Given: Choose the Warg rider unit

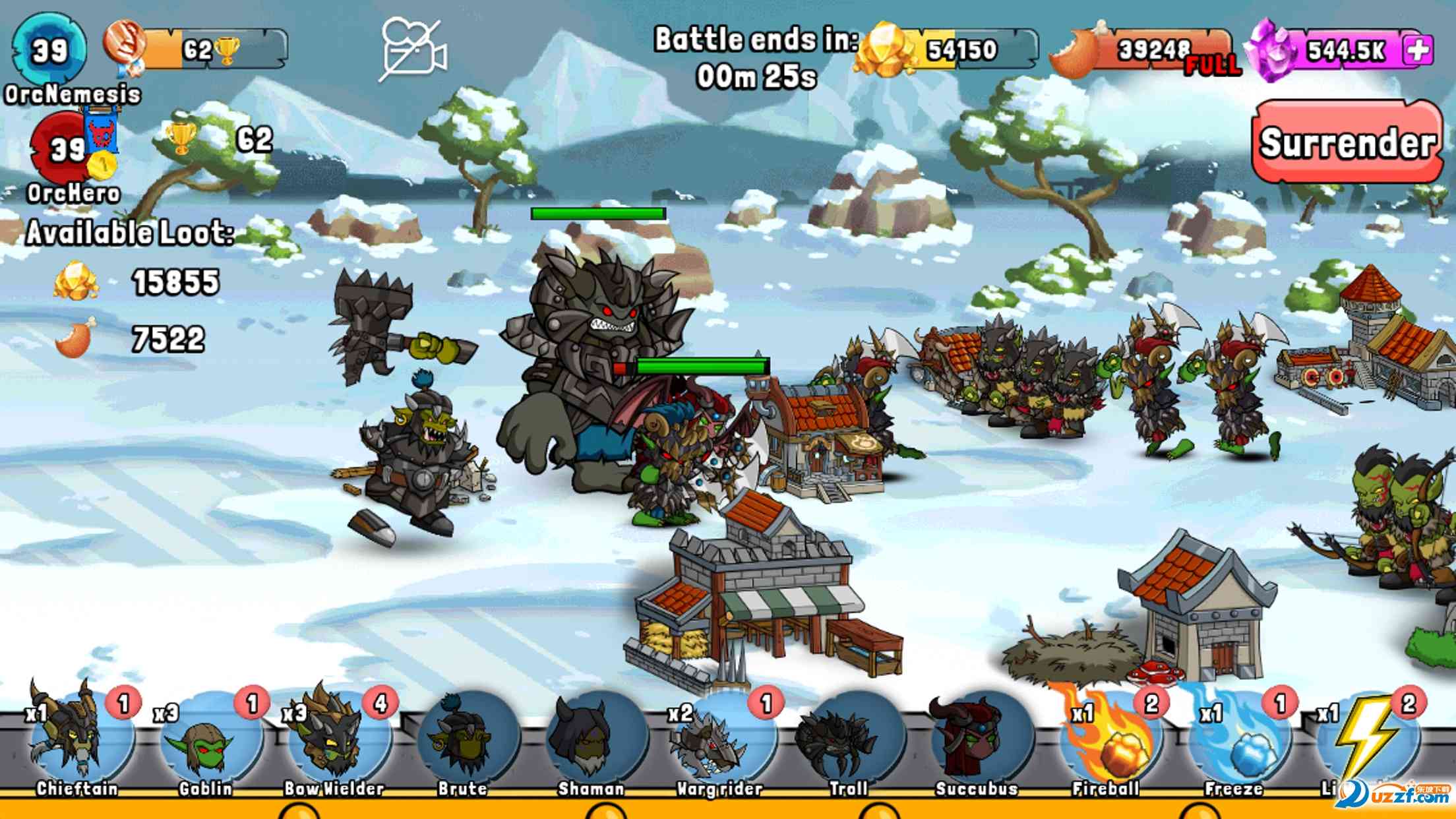Looking at the screenshot, I should click(x=719, y=742).
